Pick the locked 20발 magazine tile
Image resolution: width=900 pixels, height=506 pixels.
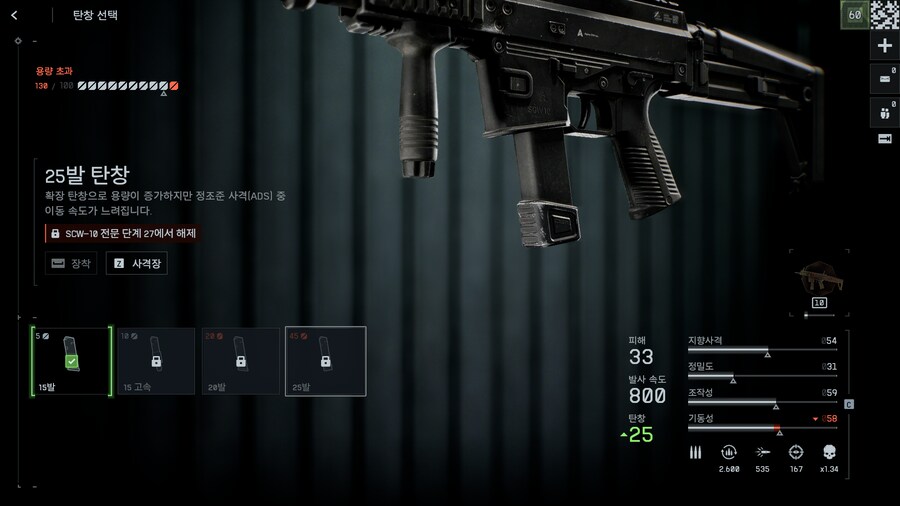point(240,361)
